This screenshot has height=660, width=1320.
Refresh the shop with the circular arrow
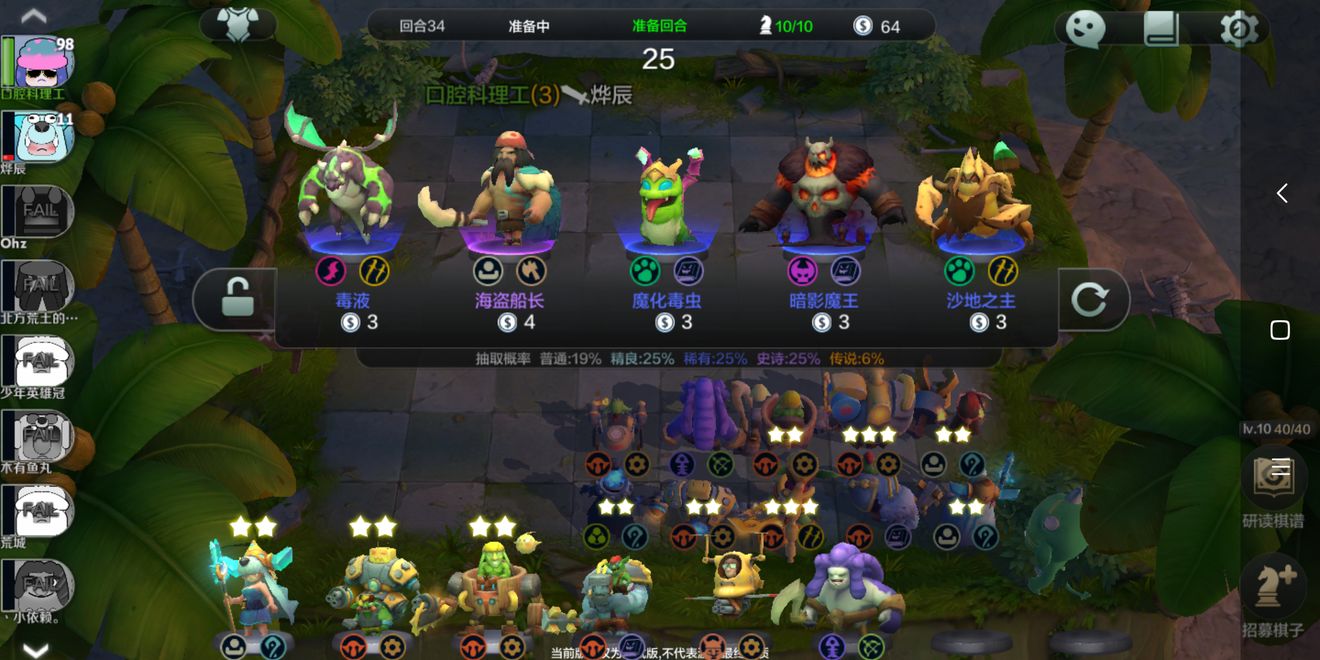coord(1090,299)
